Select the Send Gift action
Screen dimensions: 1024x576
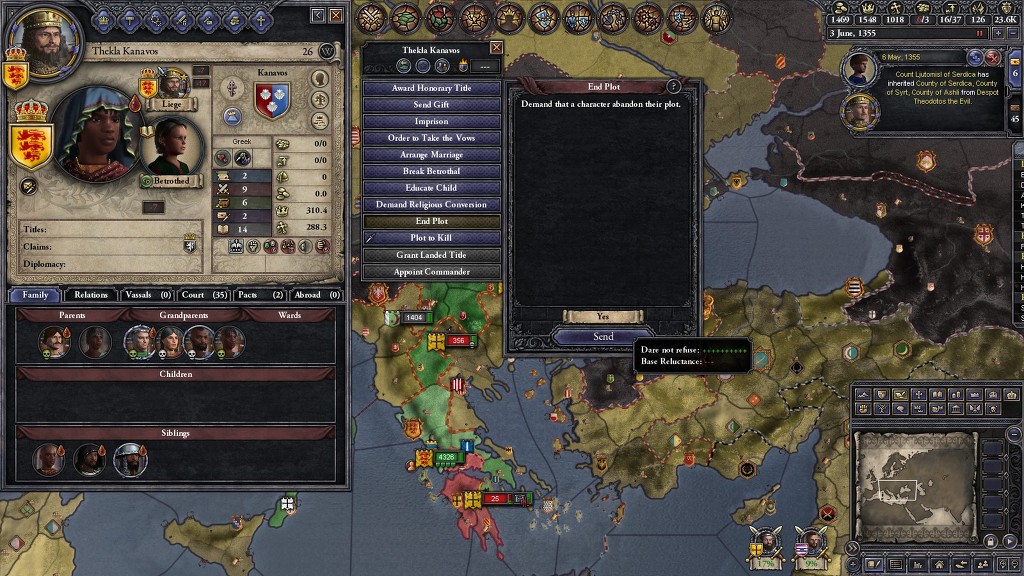431,105
